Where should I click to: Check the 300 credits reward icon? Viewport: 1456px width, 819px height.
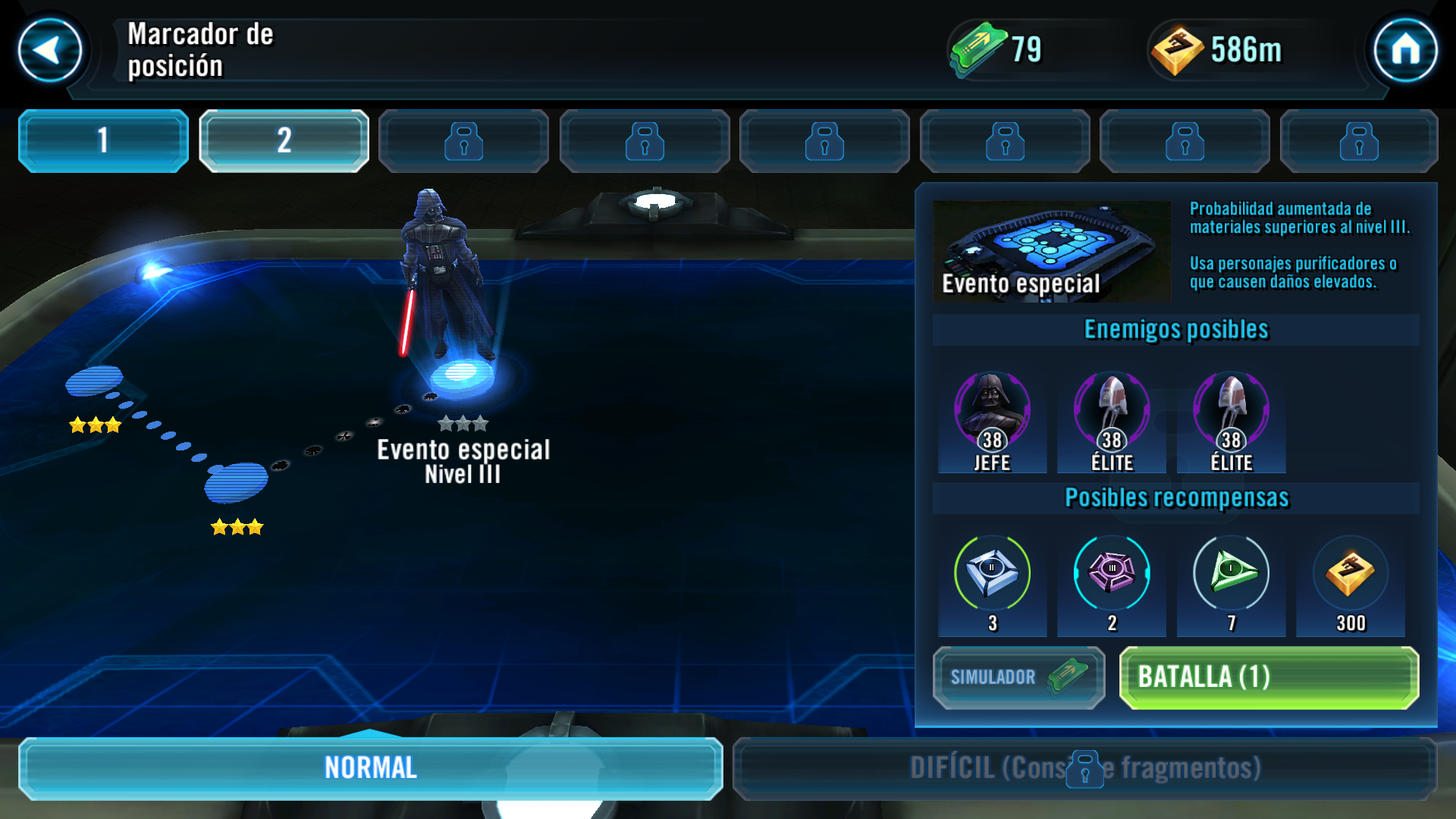(x=1350, y=573)
